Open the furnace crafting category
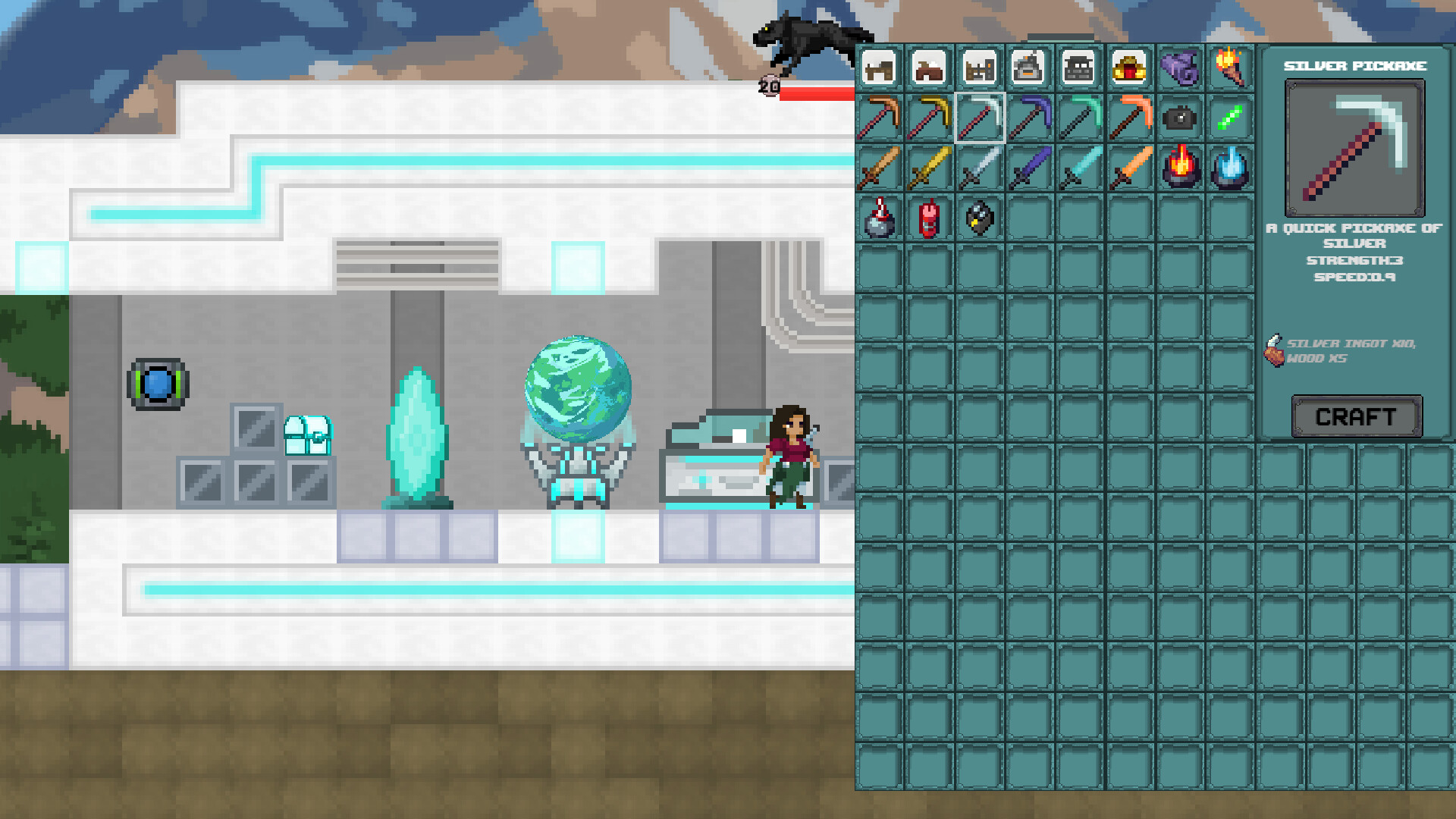1456x819 pixels. coord(1029,68)
